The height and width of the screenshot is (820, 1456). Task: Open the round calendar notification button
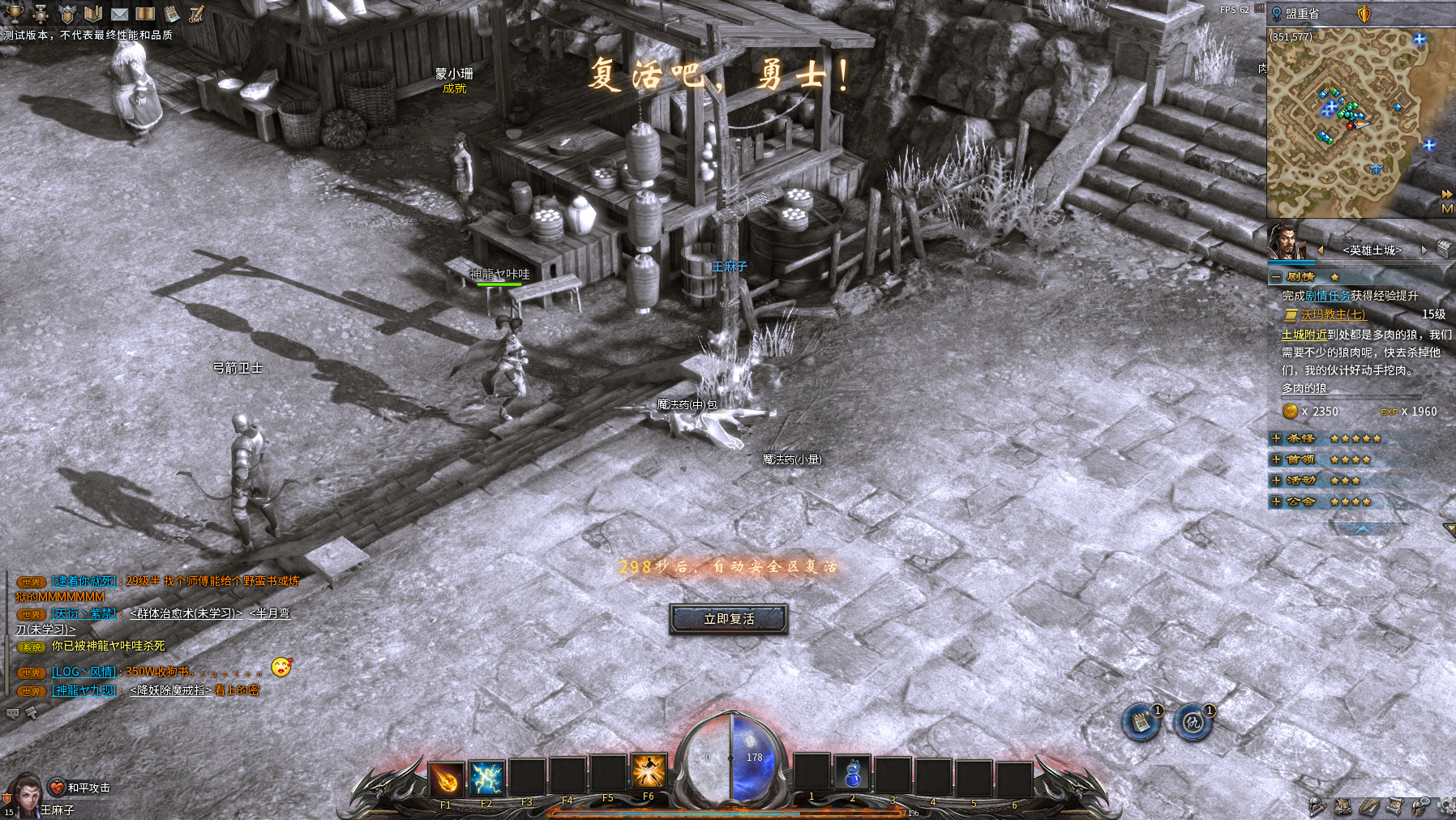[1141, 722]
